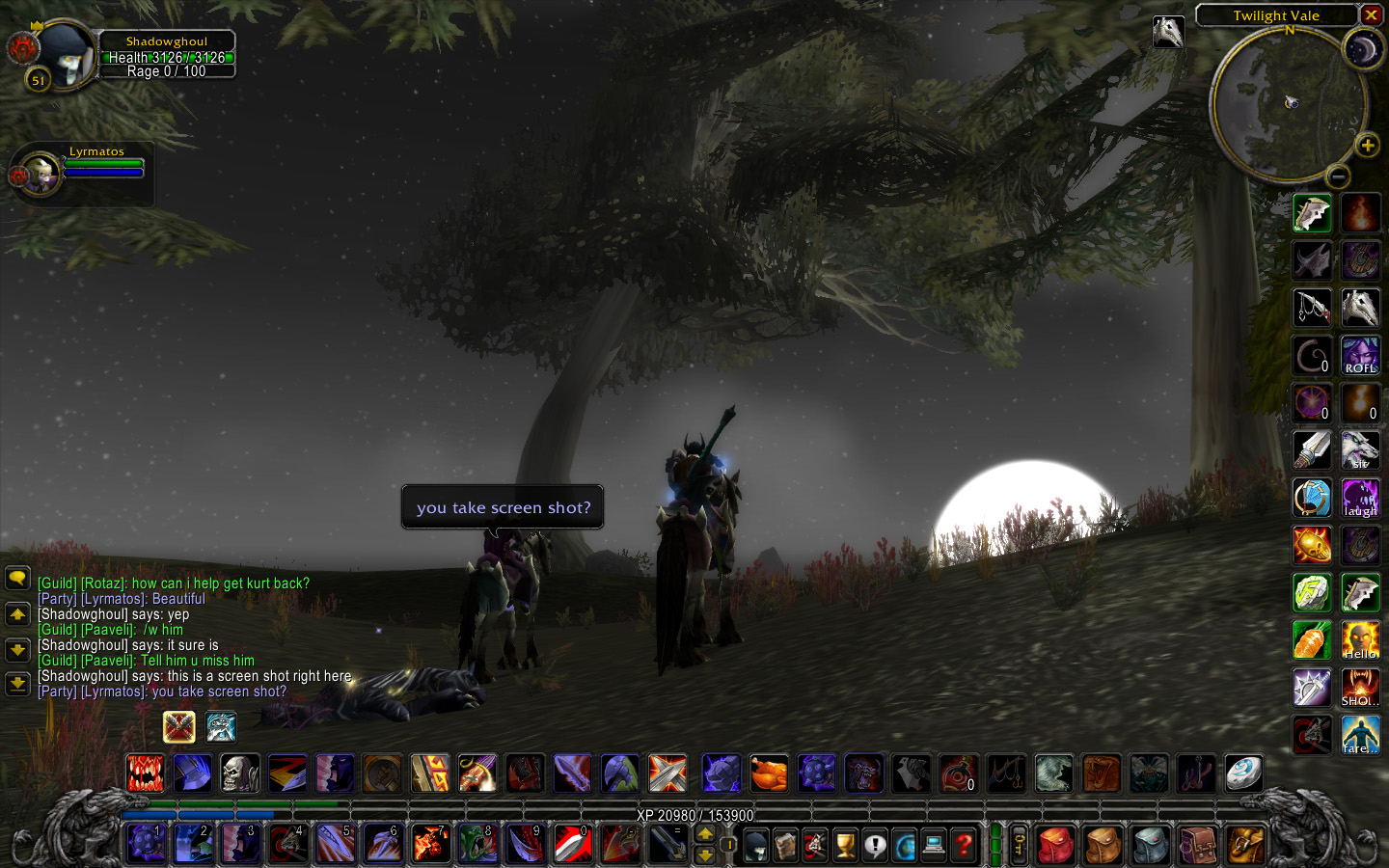Viewport: 1389px width, 868px height.
Task: Open the gold trophy micro menu button
Action: [845, 846]
